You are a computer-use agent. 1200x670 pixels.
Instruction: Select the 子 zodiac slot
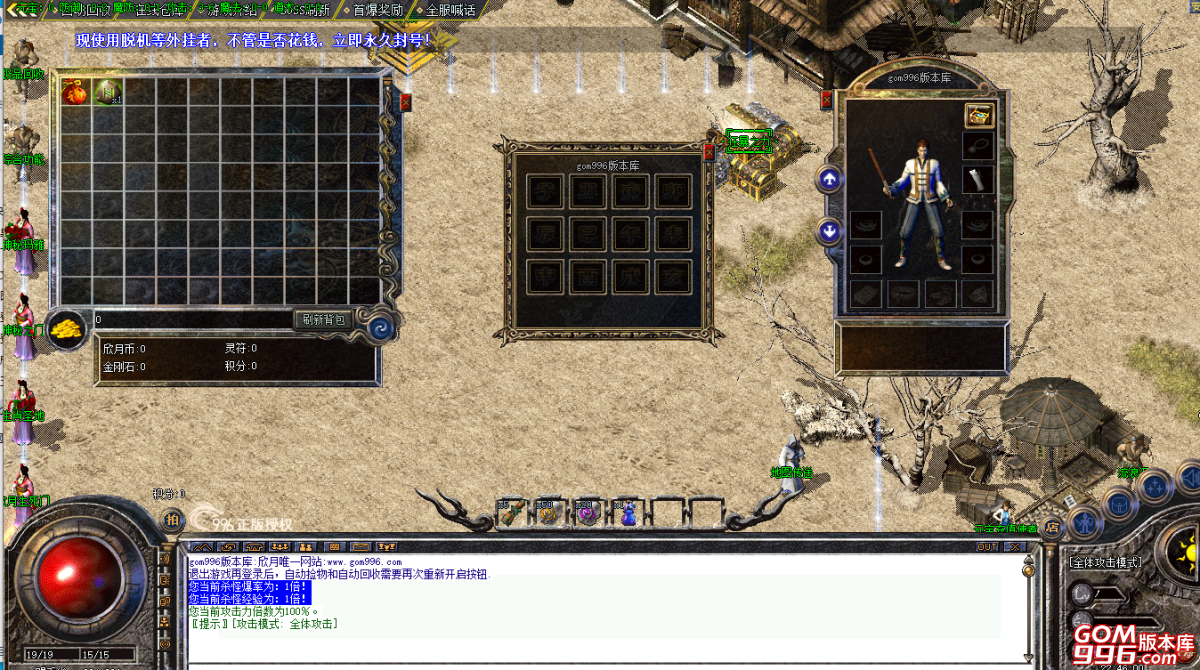[x=546, y=192]
